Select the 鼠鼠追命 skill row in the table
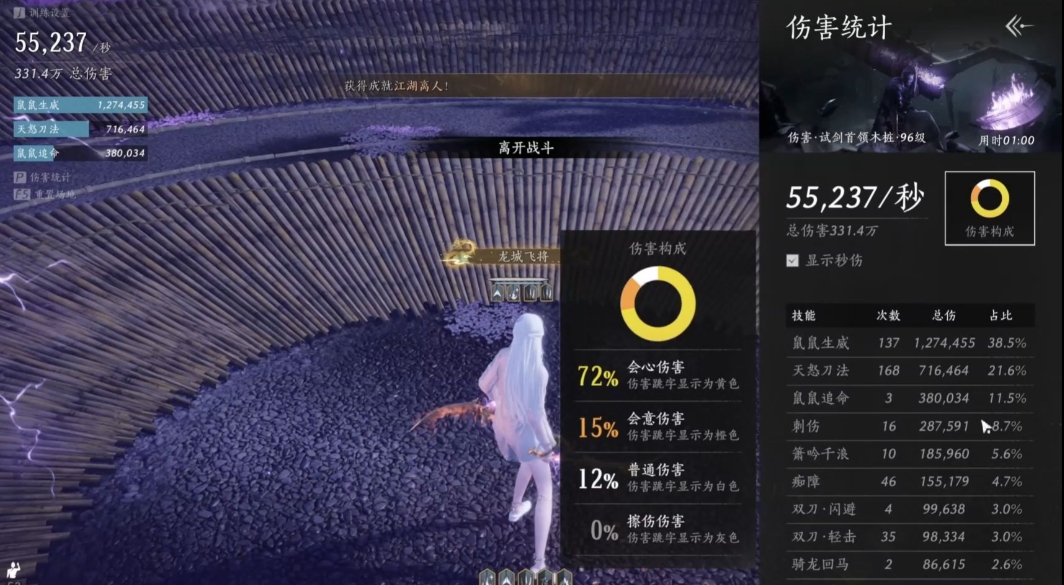 click(908, 398)
